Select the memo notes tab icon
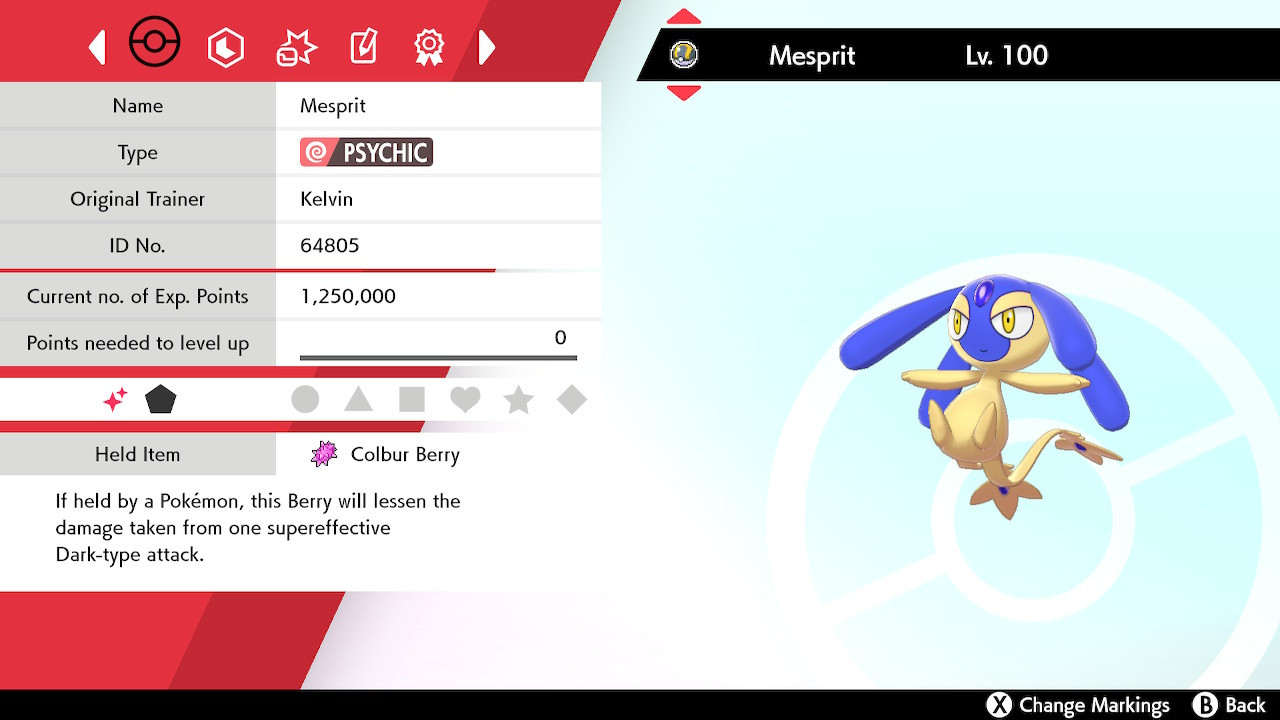 tap(362, 45)
